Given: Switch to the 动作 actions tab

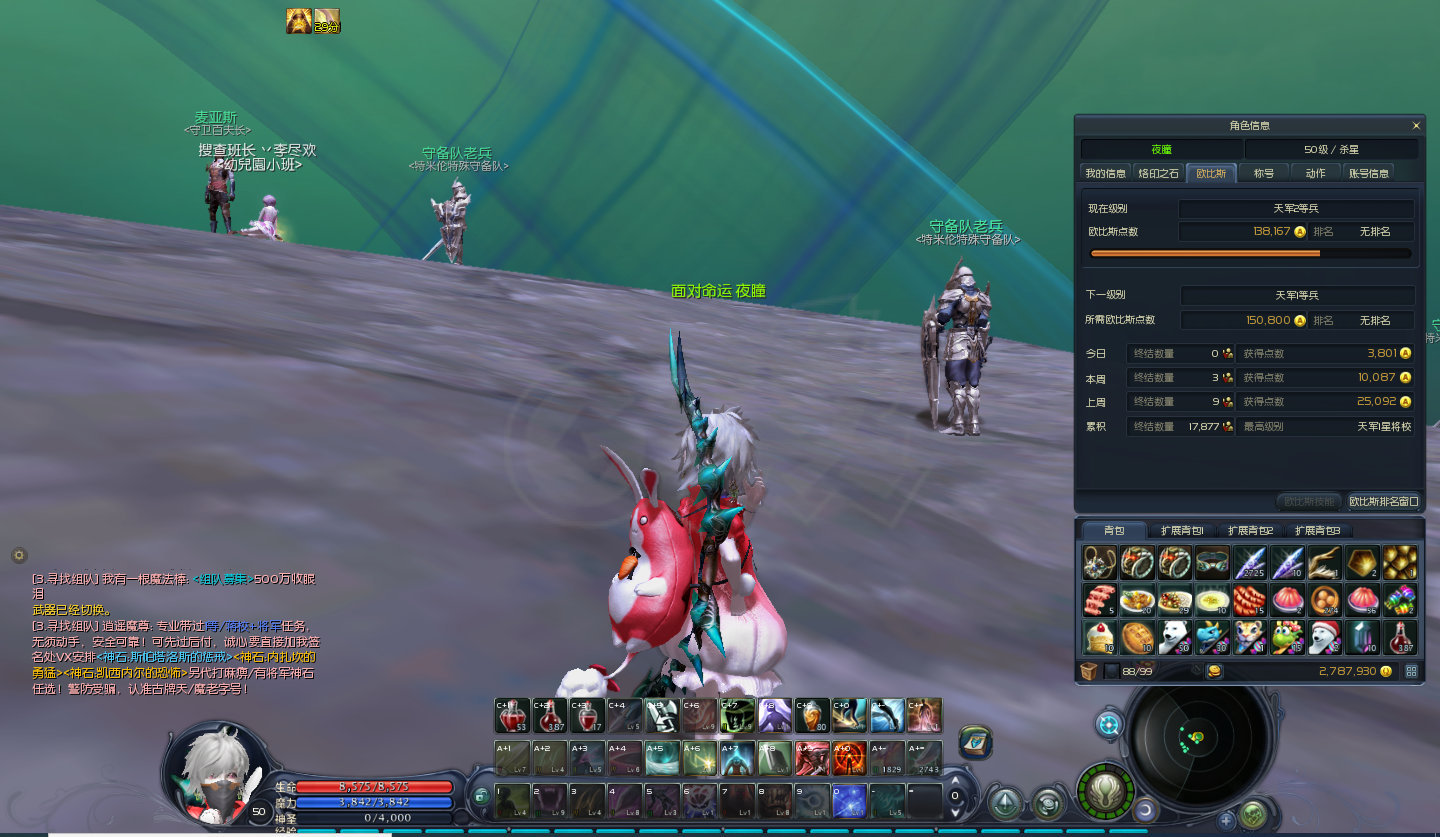Looking at the screenshot, I should [1315, 173].
